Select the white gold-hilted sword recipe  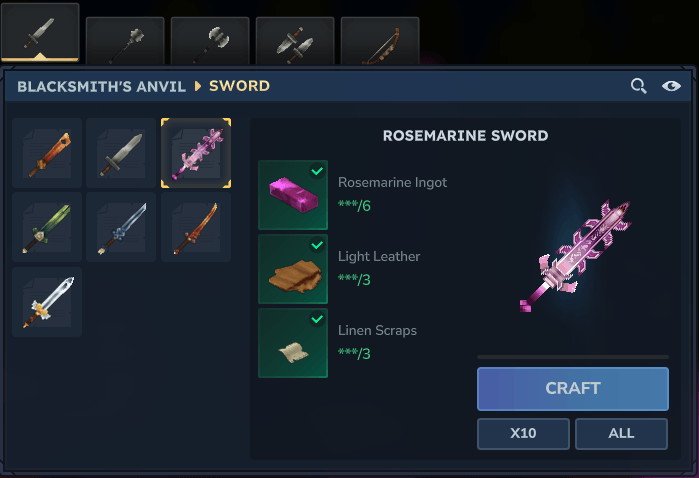(47, 301)
